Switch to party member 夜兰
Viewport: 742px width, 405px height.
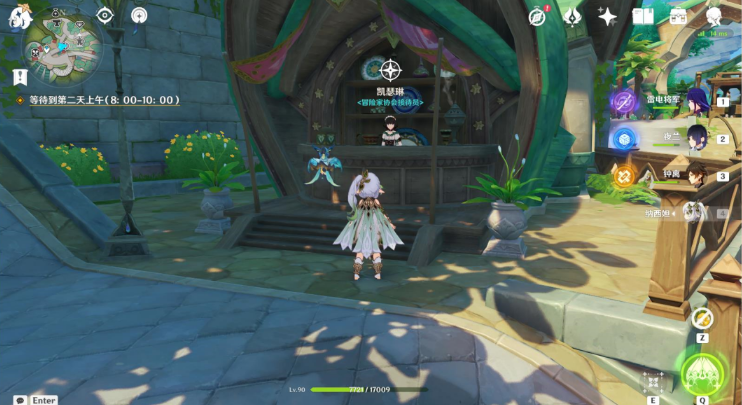(697, 138)
